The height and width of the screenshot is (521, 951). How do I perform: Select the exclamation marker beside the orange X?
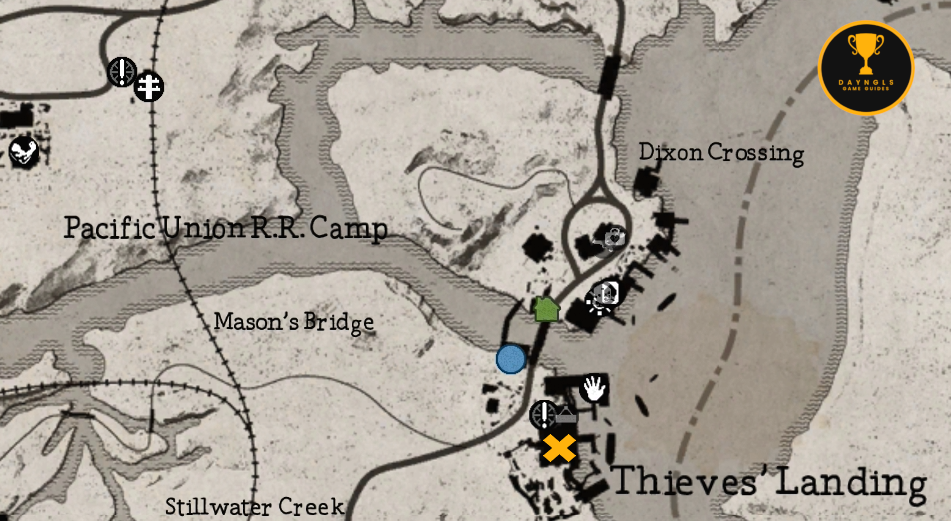coord(543,414)
